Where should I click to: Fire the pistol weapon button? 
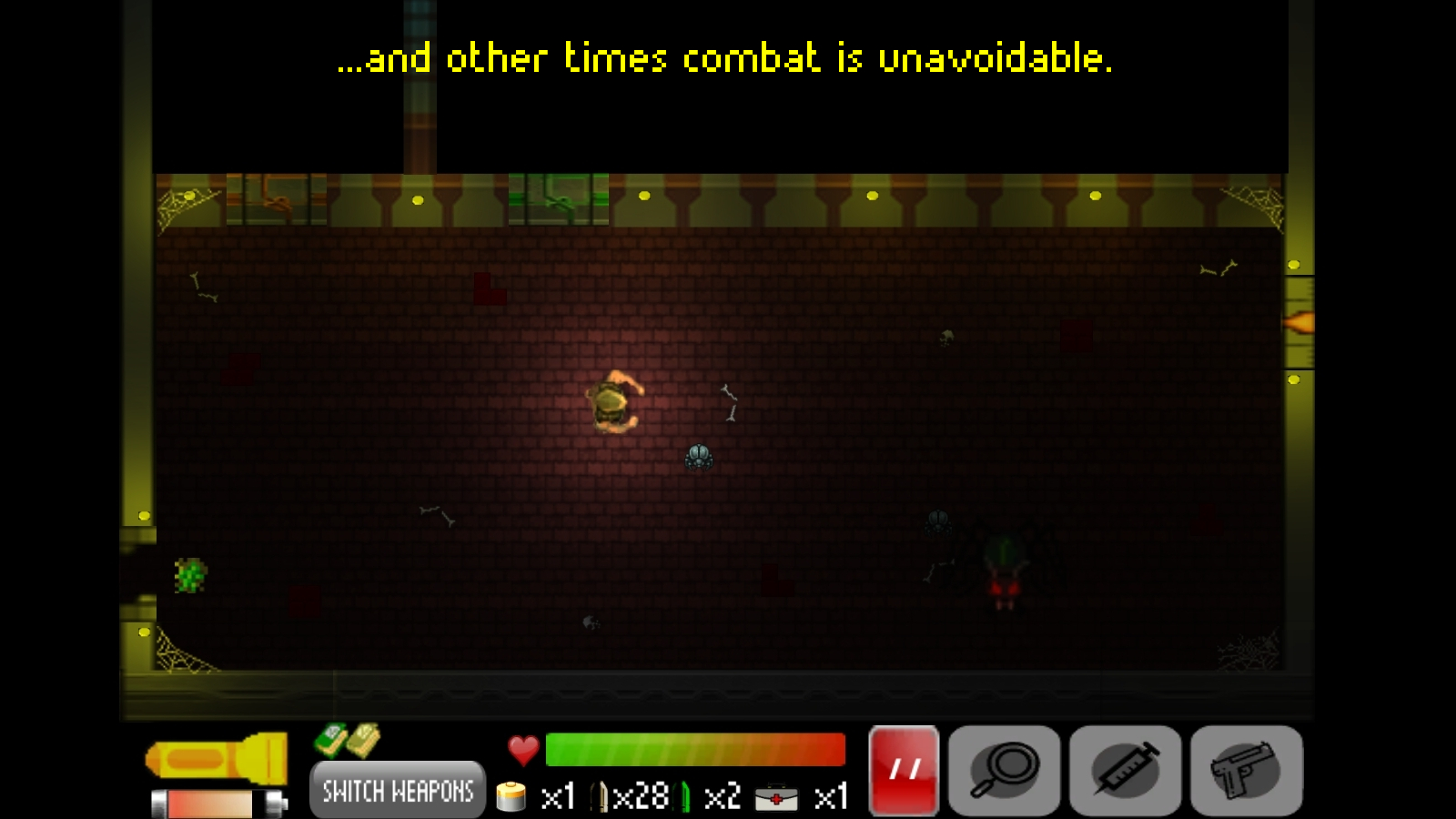tap(1247, 770)
